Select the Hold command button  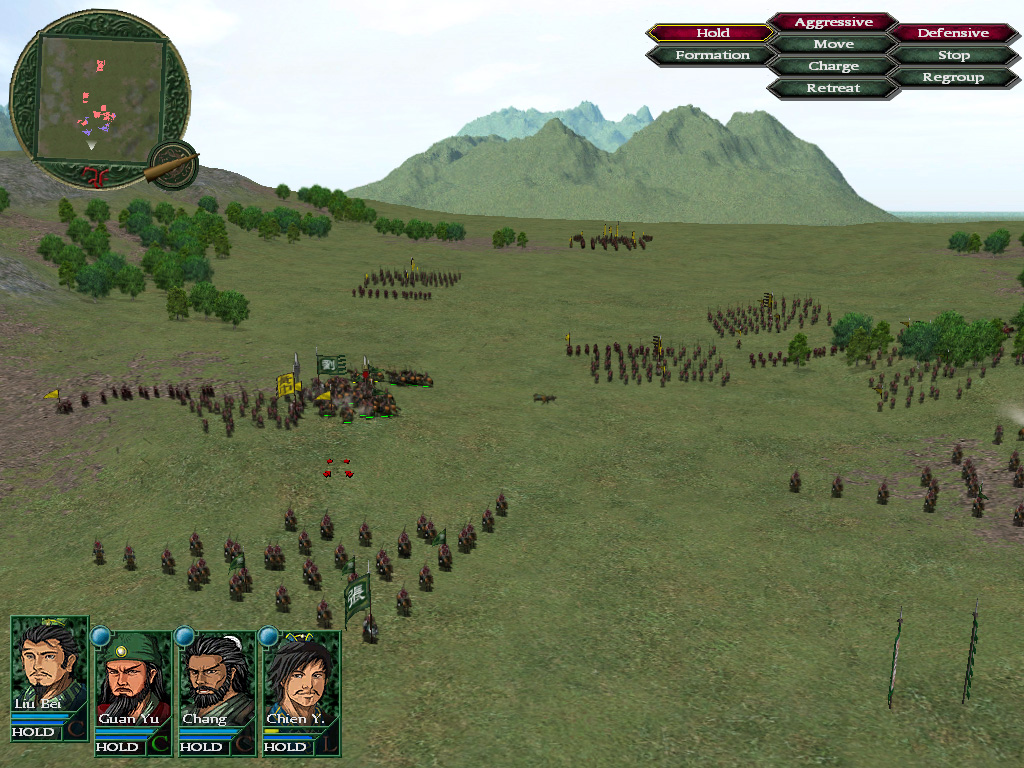712,33
